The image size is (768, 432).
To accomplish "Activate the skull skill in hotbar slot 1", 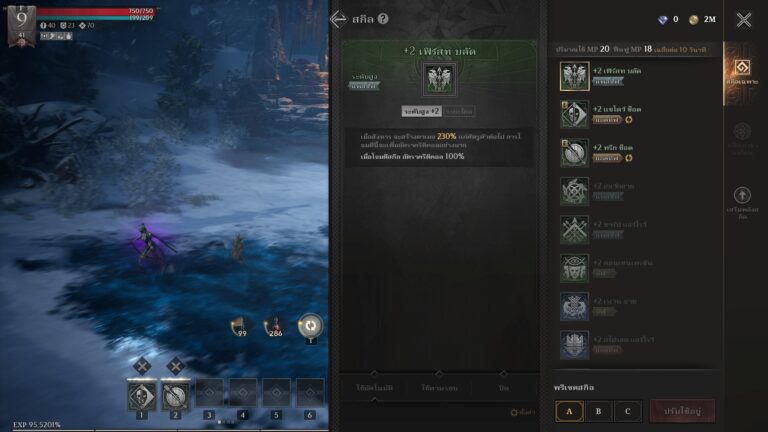I will click(x=141, y=395).
